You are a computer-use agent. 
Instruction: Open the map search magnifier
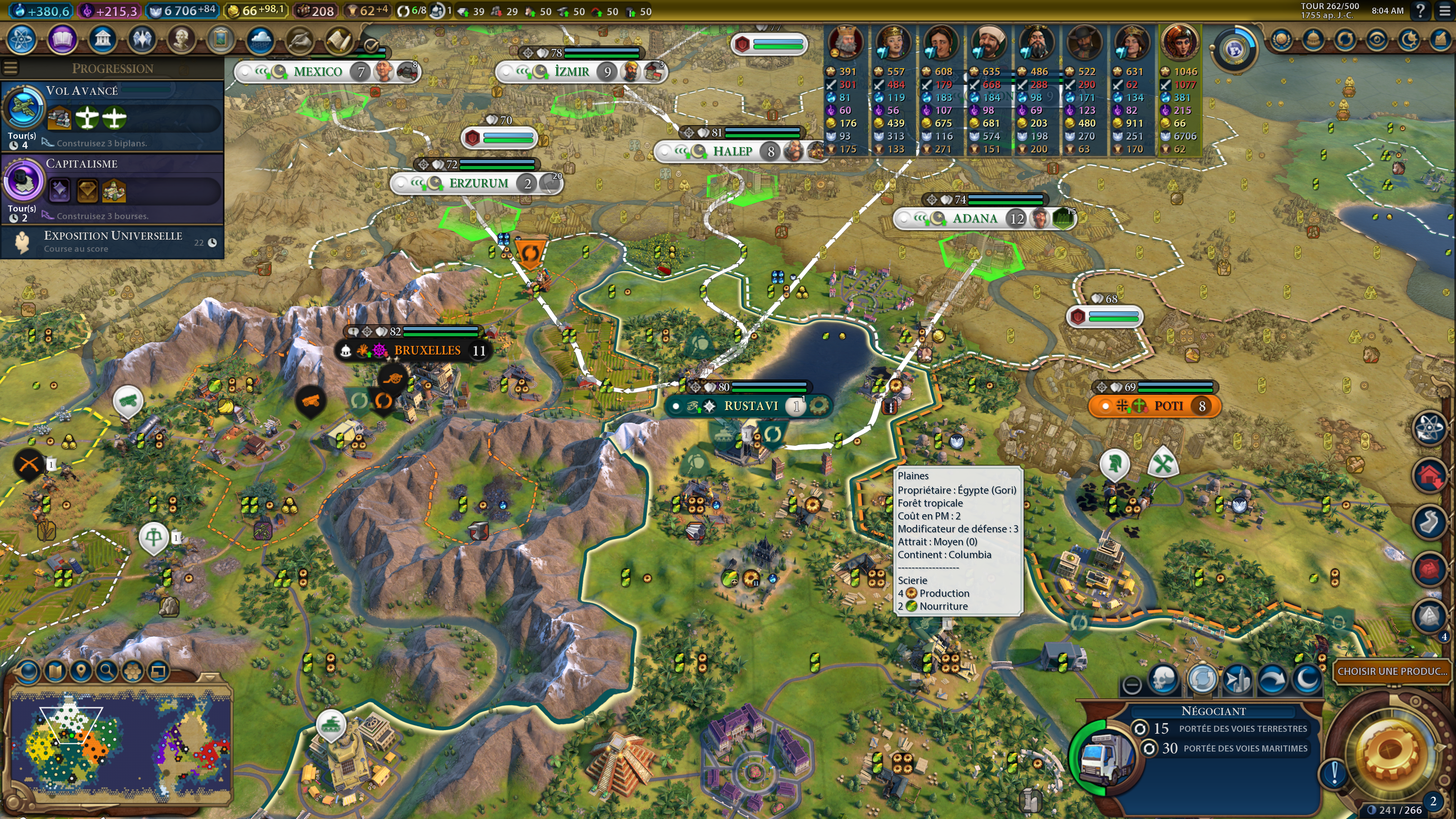[106, 672]
